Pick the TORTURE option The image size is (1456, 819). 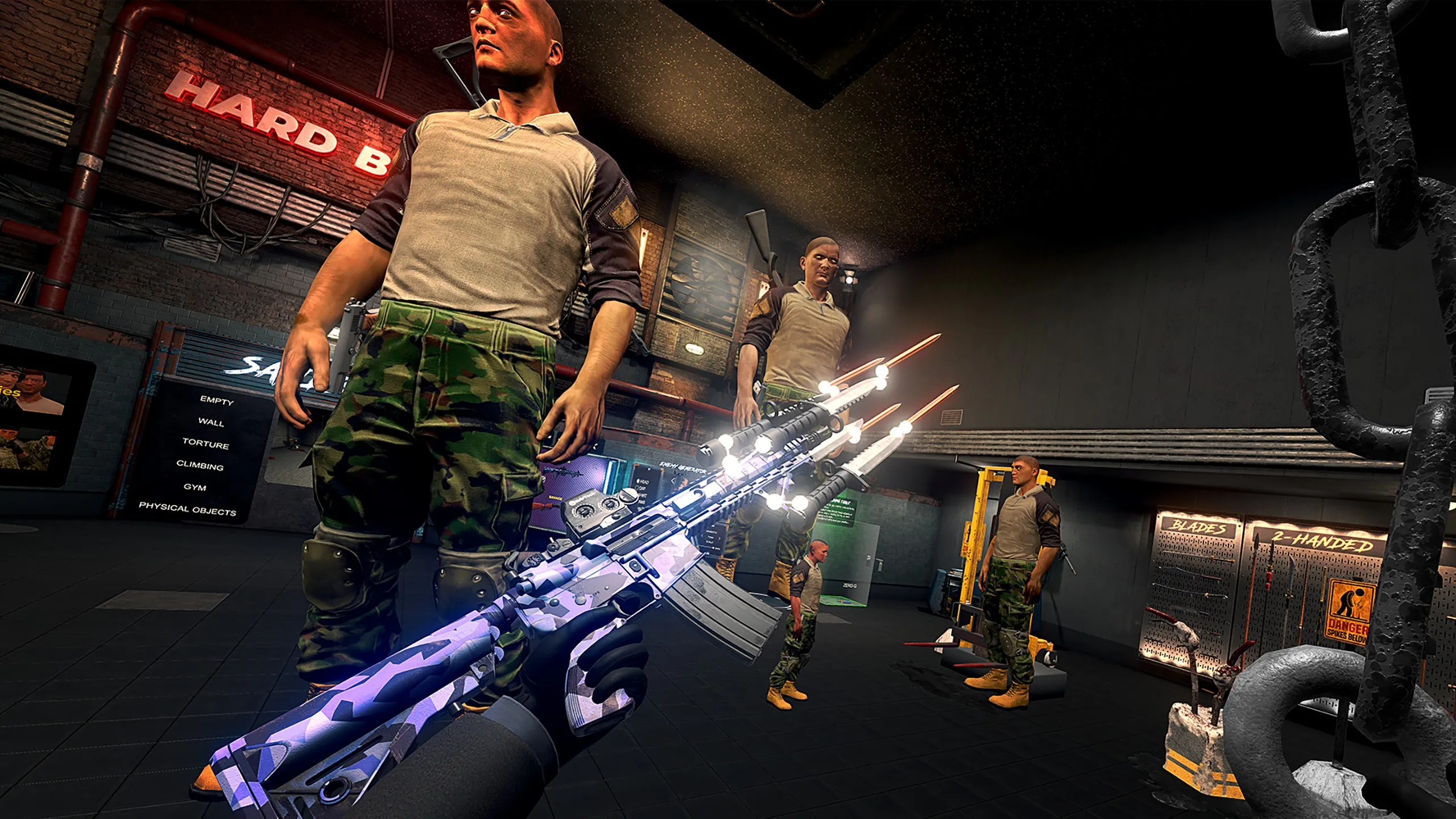(206, 444)
